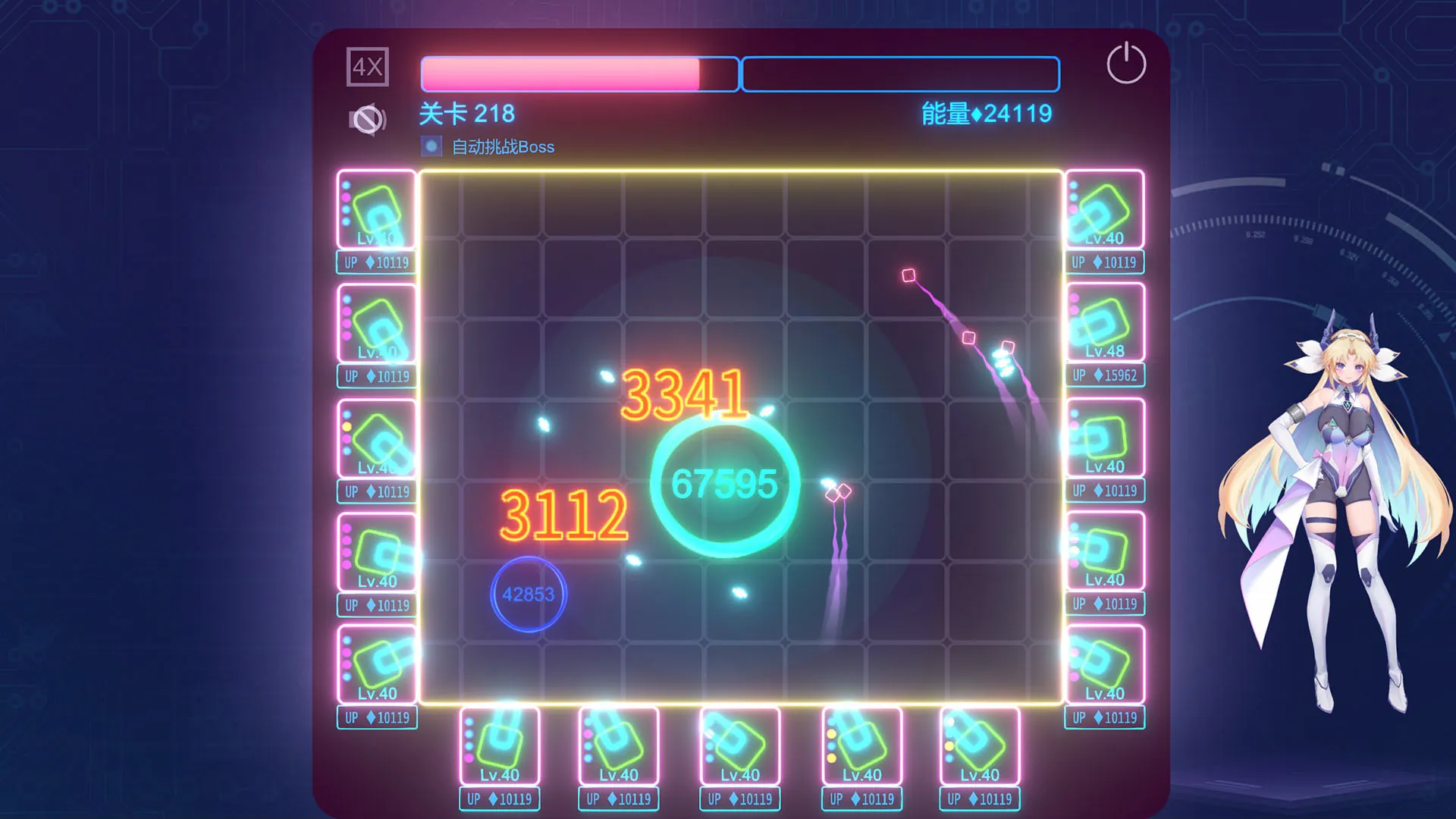Toggle the 4X game speed button
This screenshot has height=819, width=1456.
pyautogui.click(x=369, y=67)
